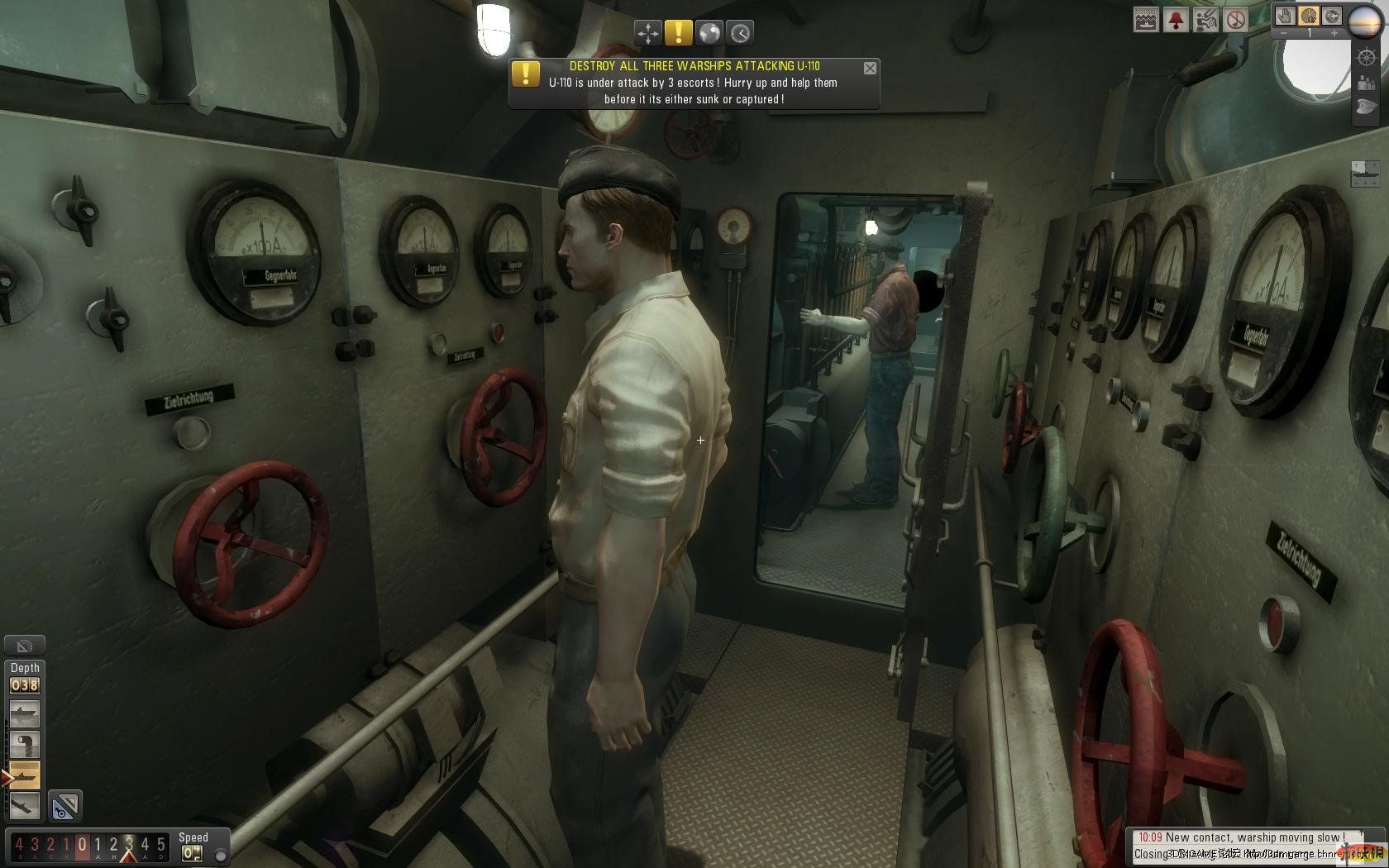Screen dimensions: 1389x868
Task: Choose the highlighted periscope depth button
Action: pos(24,775)
